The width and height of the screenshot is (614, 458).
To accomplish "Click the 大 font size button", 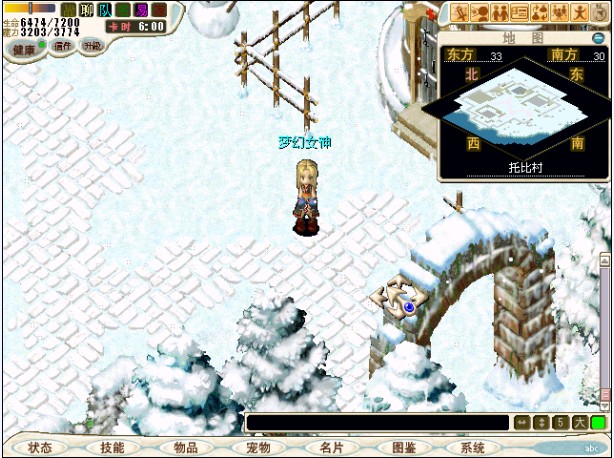I will click(580, 423).
